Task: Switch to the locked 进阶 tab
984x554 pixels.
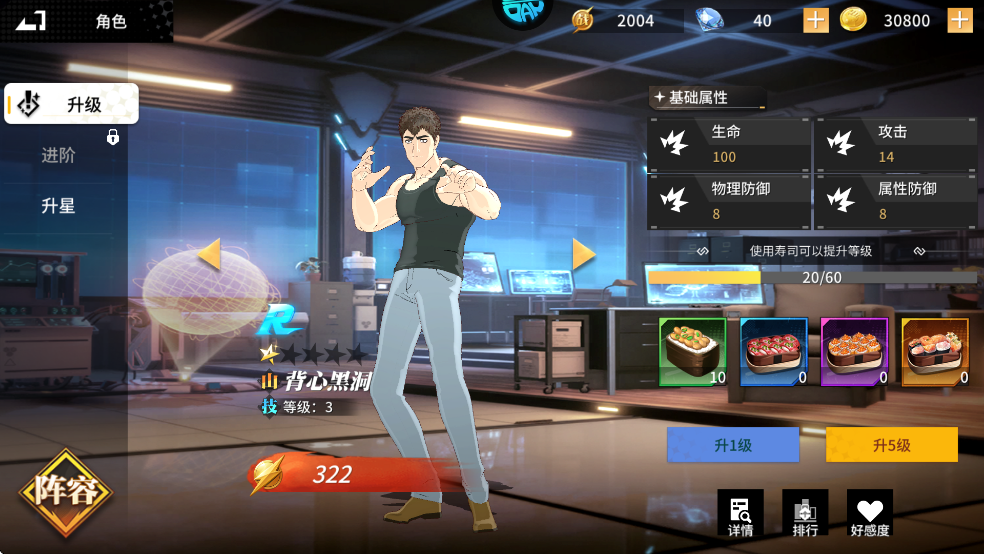Action: [60, 156]
